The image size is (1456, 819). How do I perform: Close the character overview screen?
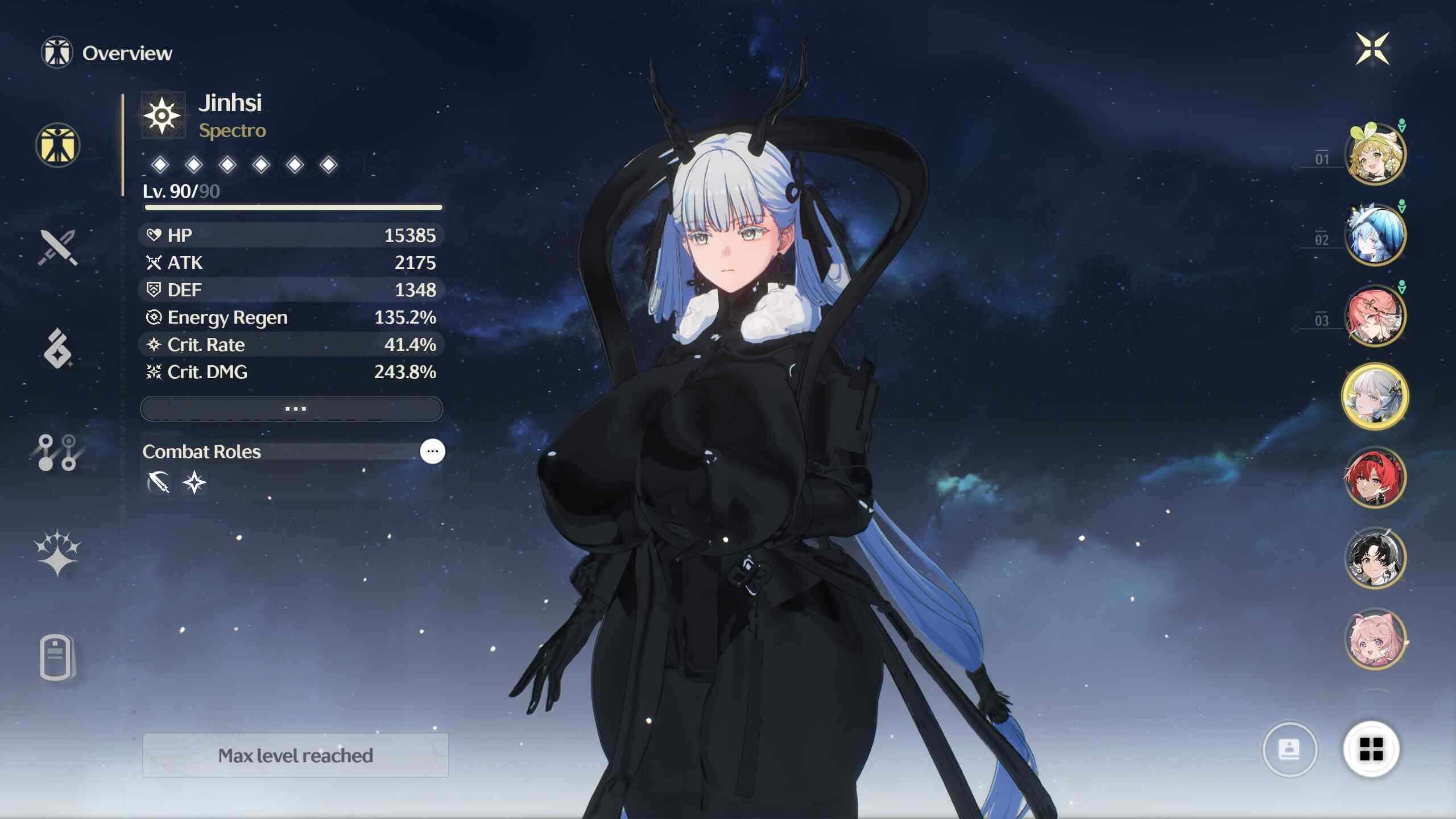(x=1372, y=49)
